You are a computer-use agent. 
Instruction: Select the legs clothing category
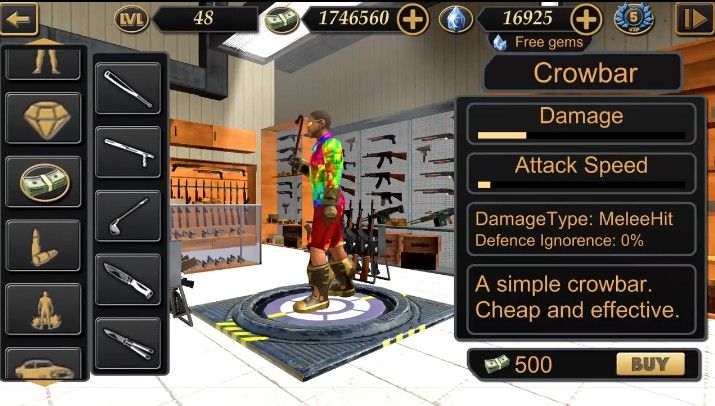pyautogui.click(x=43, y=62)
